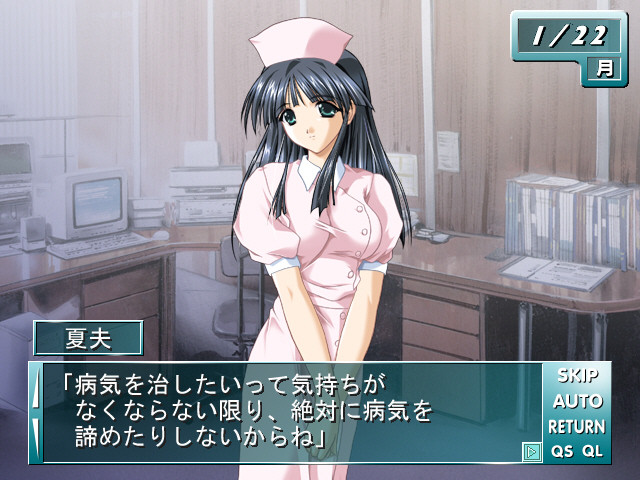Quick save with the QS button
The height and width of the screenshot is (480, 640).
pyautogui.click(x=561, y=451)
